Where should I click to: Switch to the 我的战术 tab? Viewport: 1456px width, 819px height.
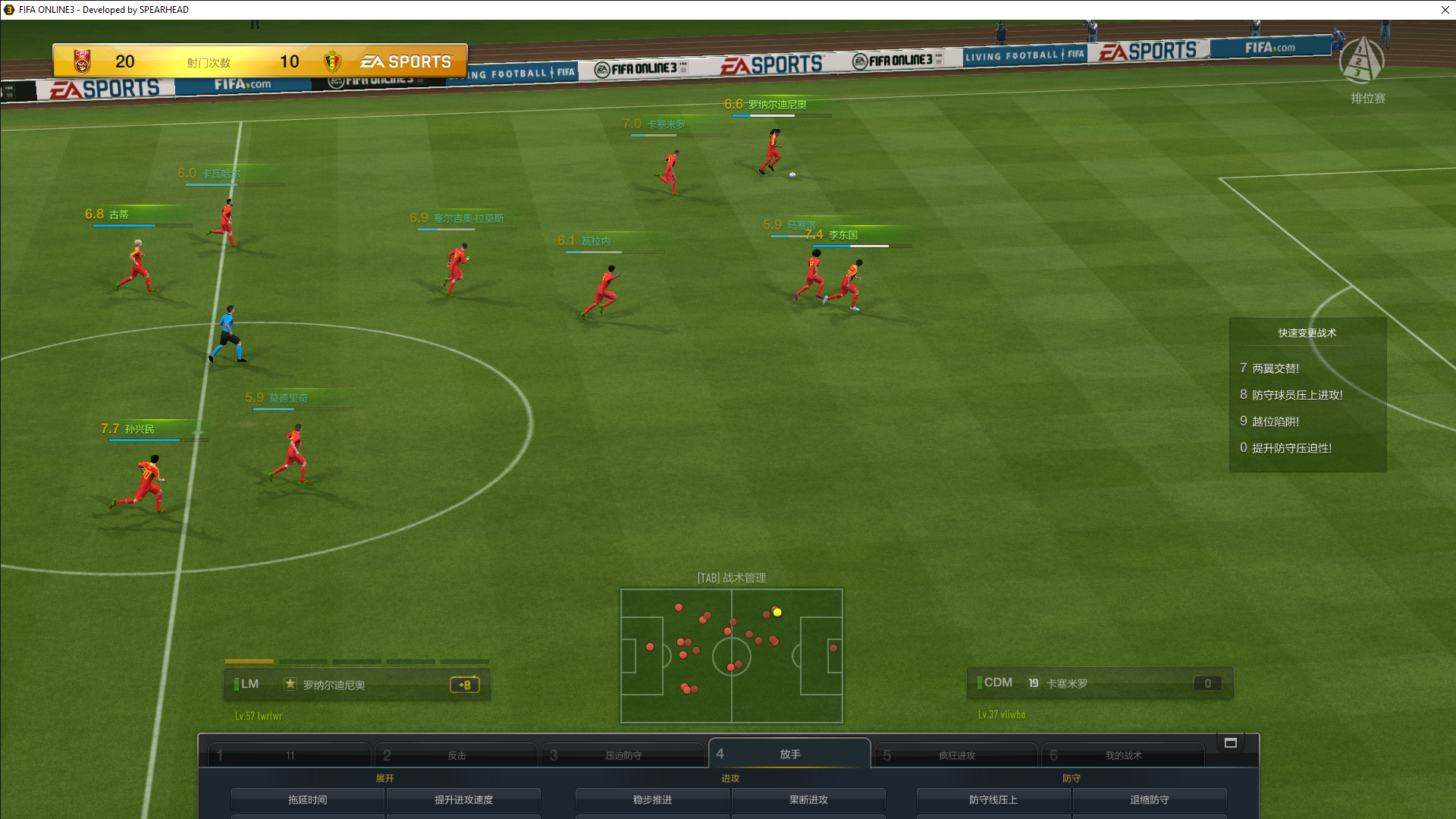pos(1123,755)
